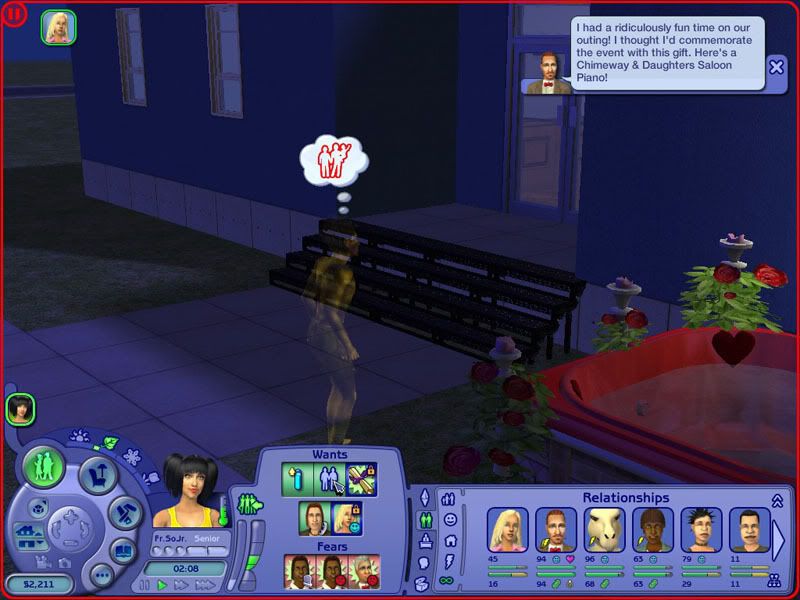Open Build mode tools button

pyautogui.click(x=126, y=513)
